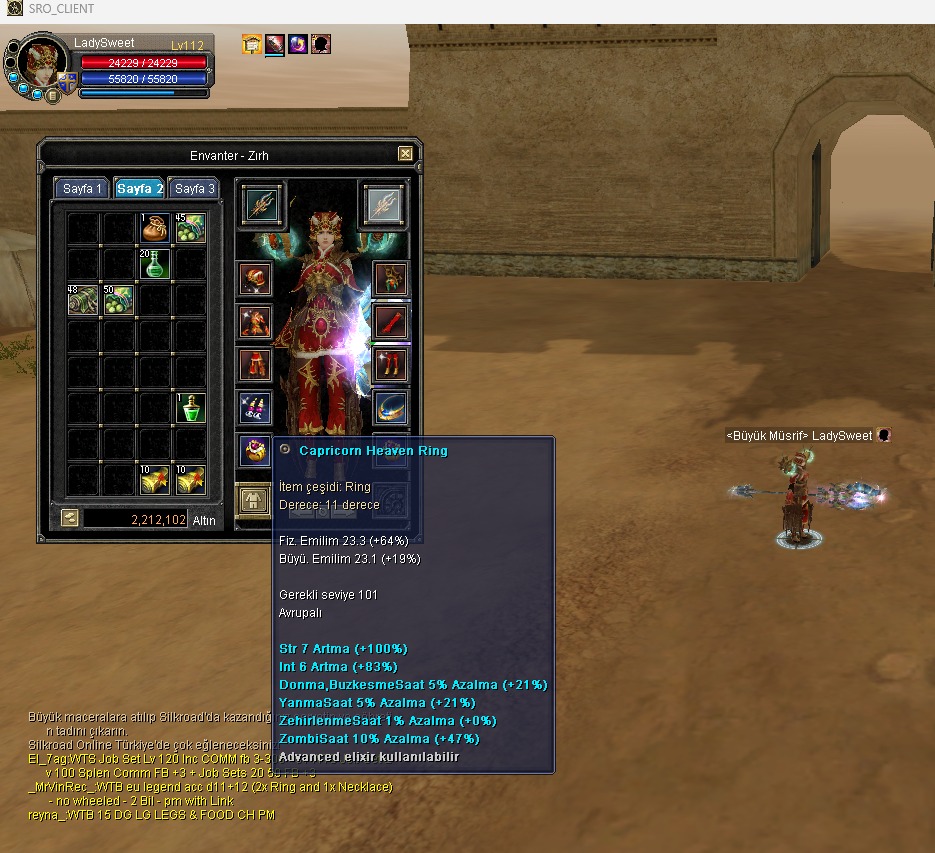Image resolution: width=935 pixels, height=853 pixels.
Task: Select the equipped weapon slot at top-left
Action: [260, 205]
